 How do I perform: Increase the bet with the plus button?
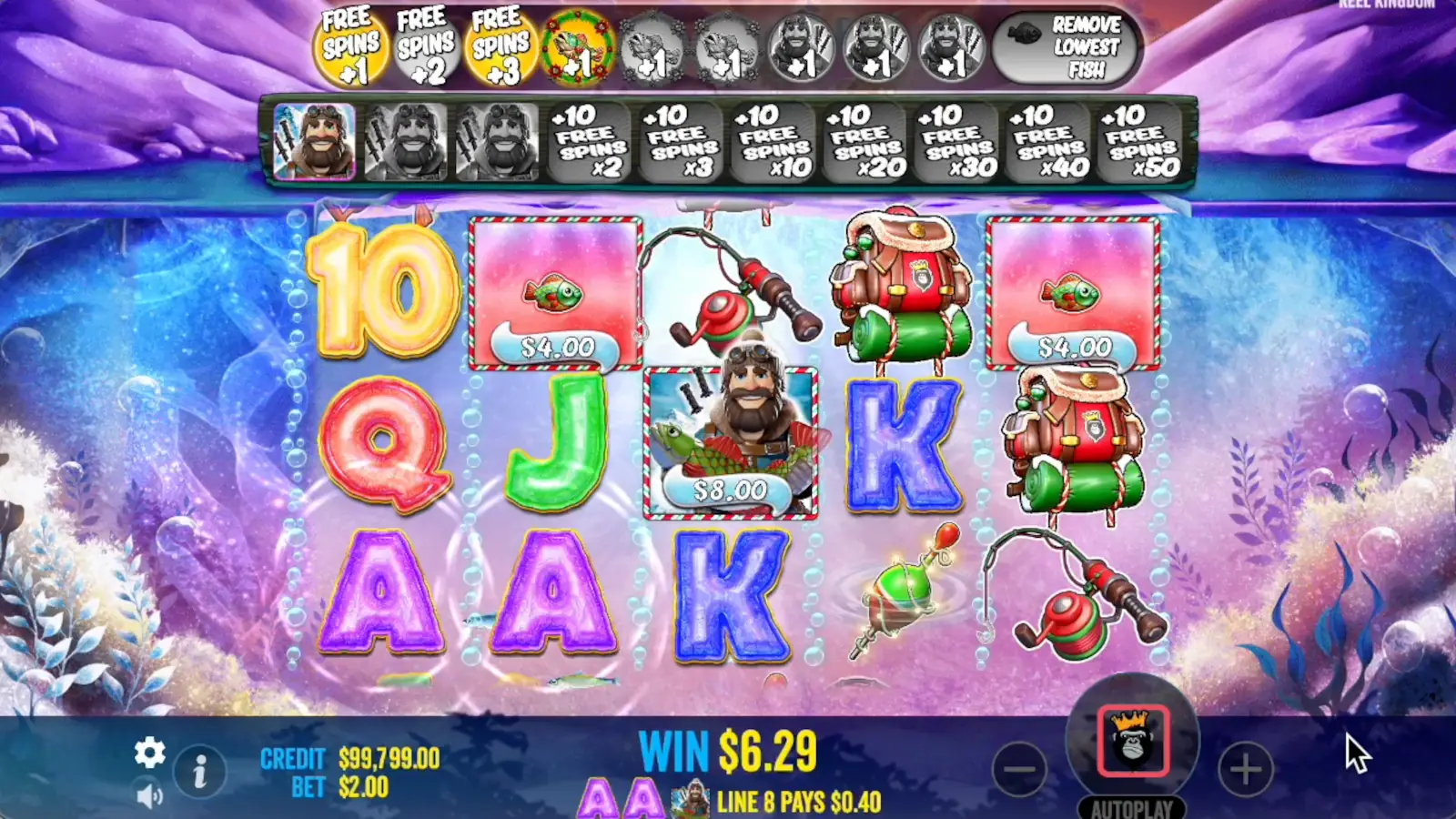[1245, 767]
